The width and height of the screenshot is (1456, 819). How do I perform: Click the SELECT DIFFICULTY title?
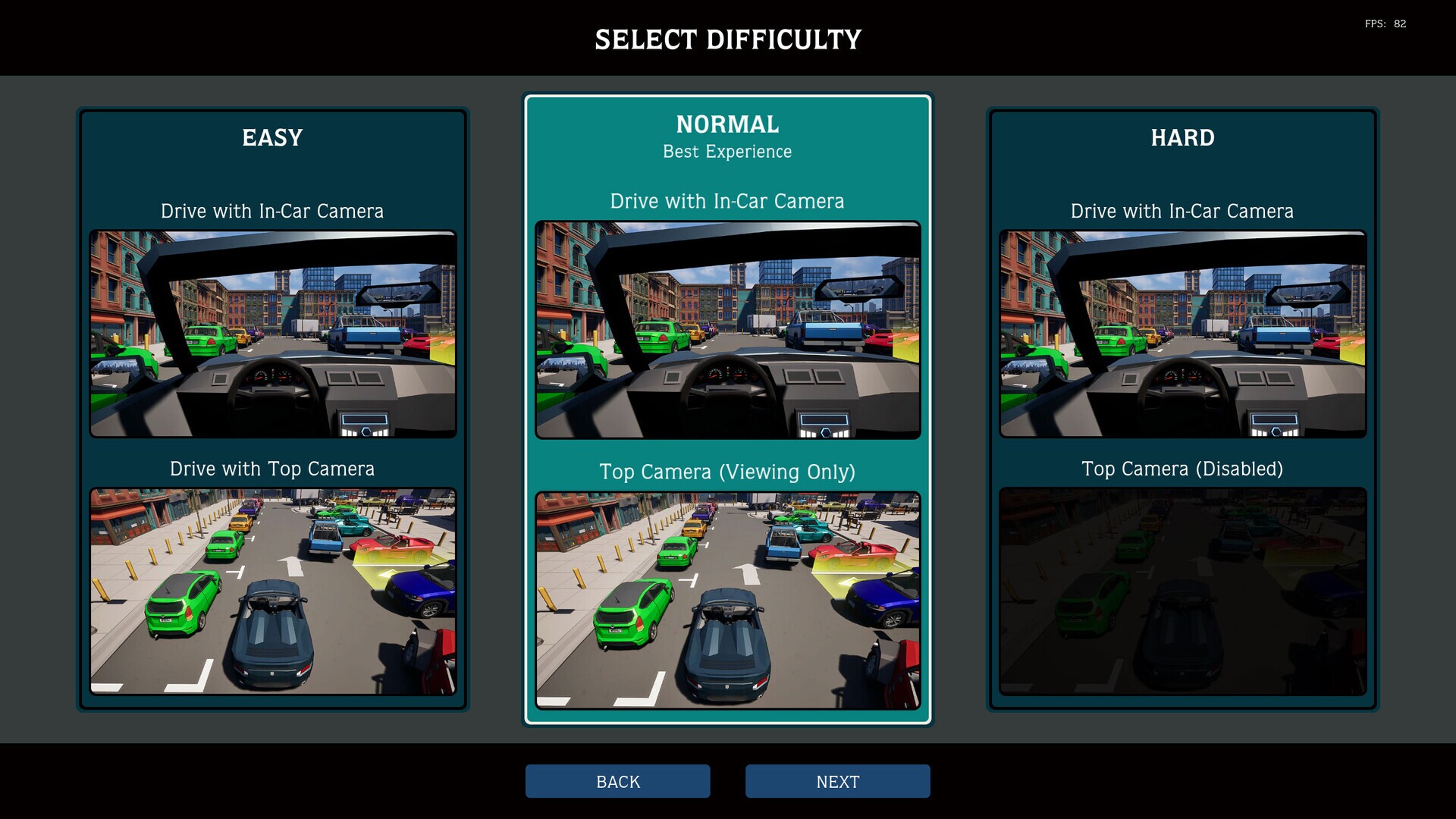click(x=727, y=39)
